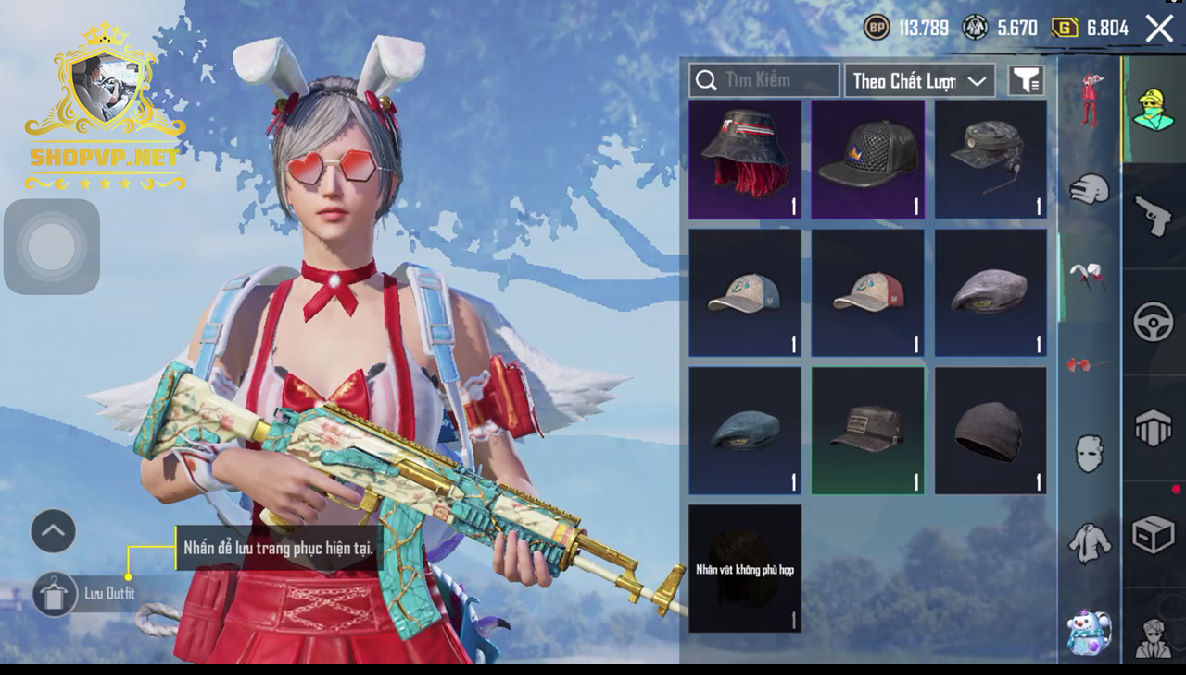Viewport: 1186px width, 675px height.
Task: Expand the up-arrow chevron button
Action: pos(53,531)
